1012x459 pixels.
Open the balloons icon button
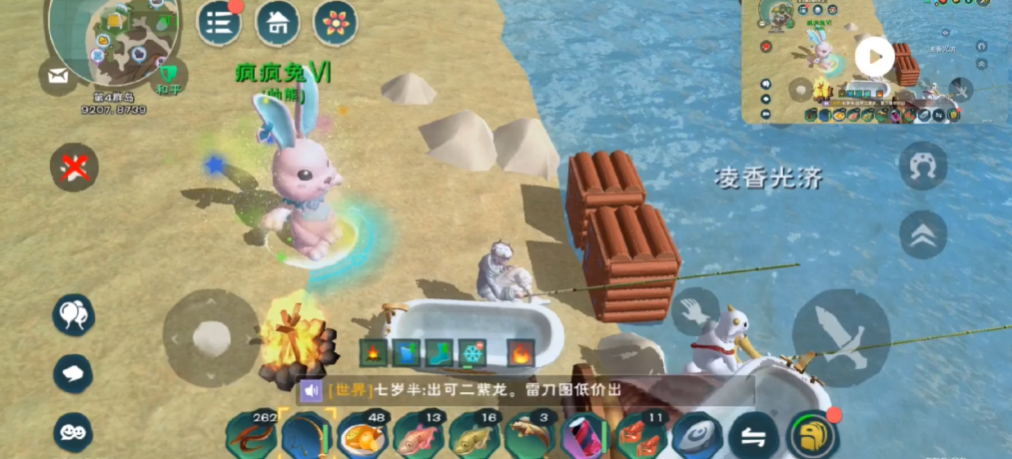click(74, 315)
